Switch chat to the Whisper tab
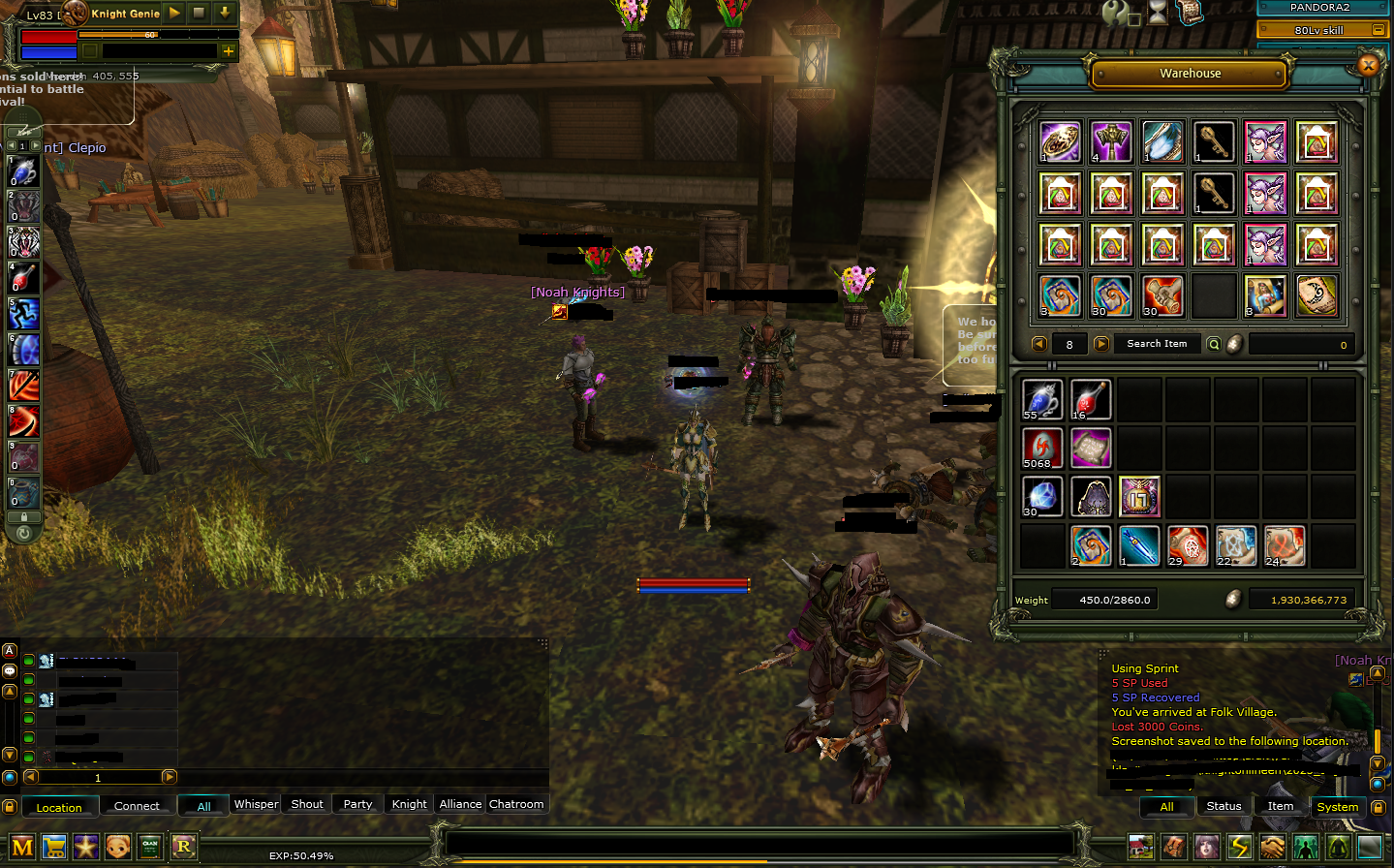The image size is (1394, 868). point(256,804)
